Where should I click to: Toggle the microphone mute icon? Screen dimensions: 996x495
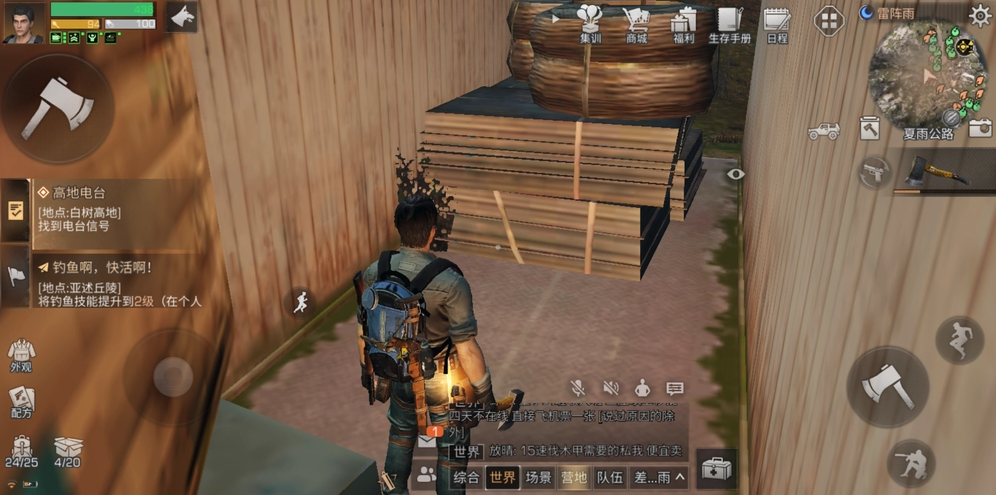point(577,388)
